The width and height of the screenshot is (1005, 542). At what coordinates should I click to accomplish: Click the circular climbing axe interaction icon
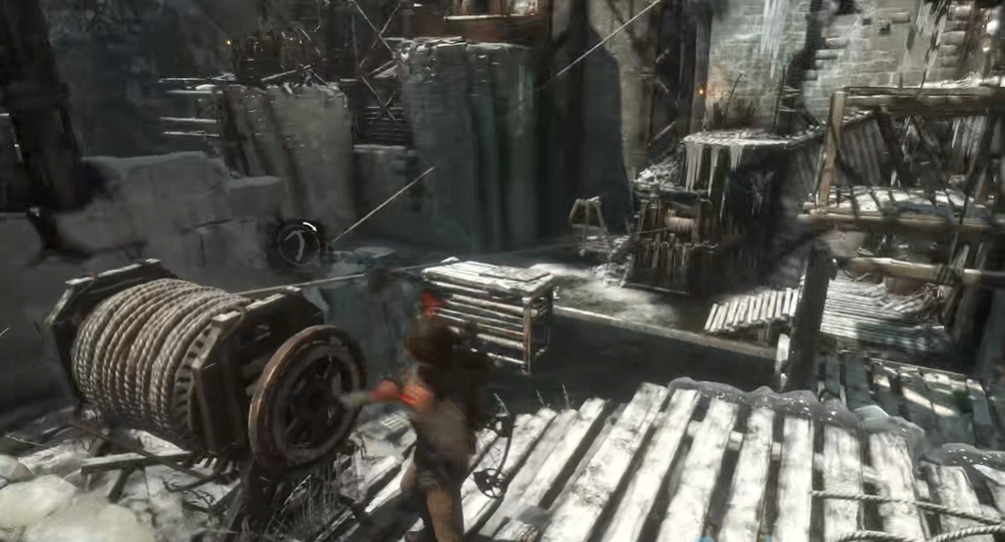[299, 243]
